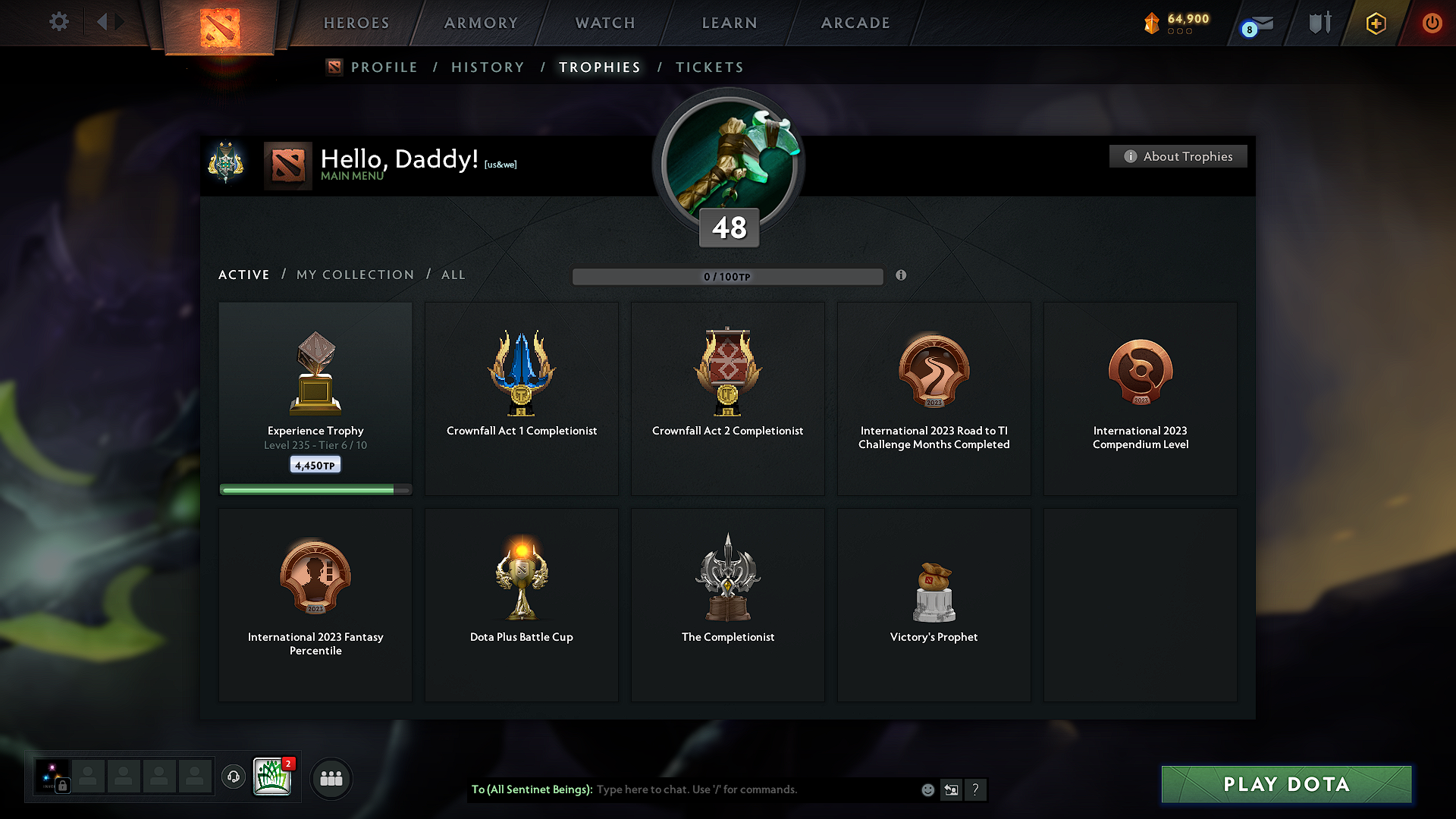Open the friends list icon near party slots
This screenshot has height=819, width=1456.
pos(331,778)
